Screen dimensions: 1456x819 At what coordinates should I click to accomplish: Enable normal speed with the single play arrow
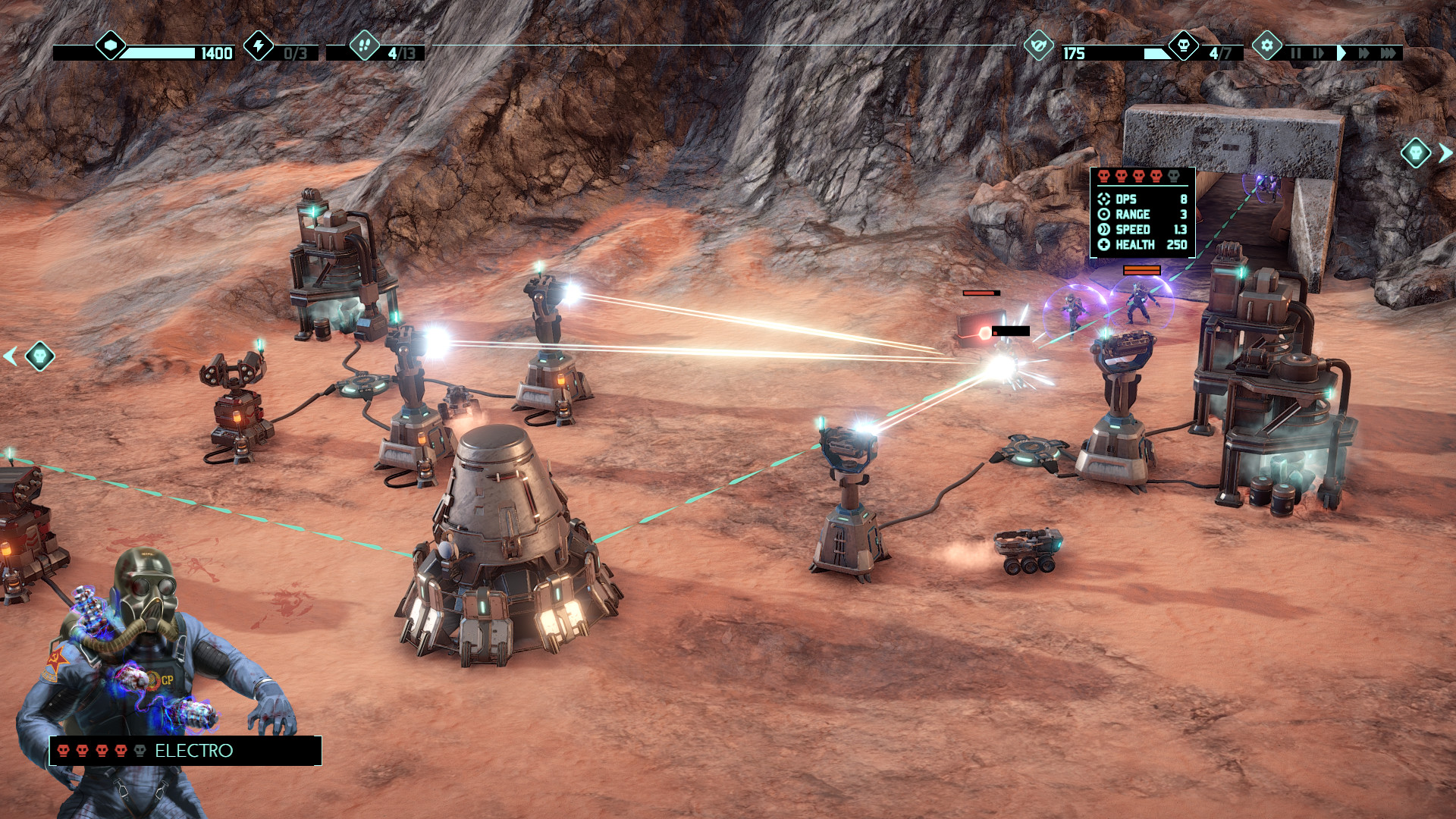[1342, 53]
